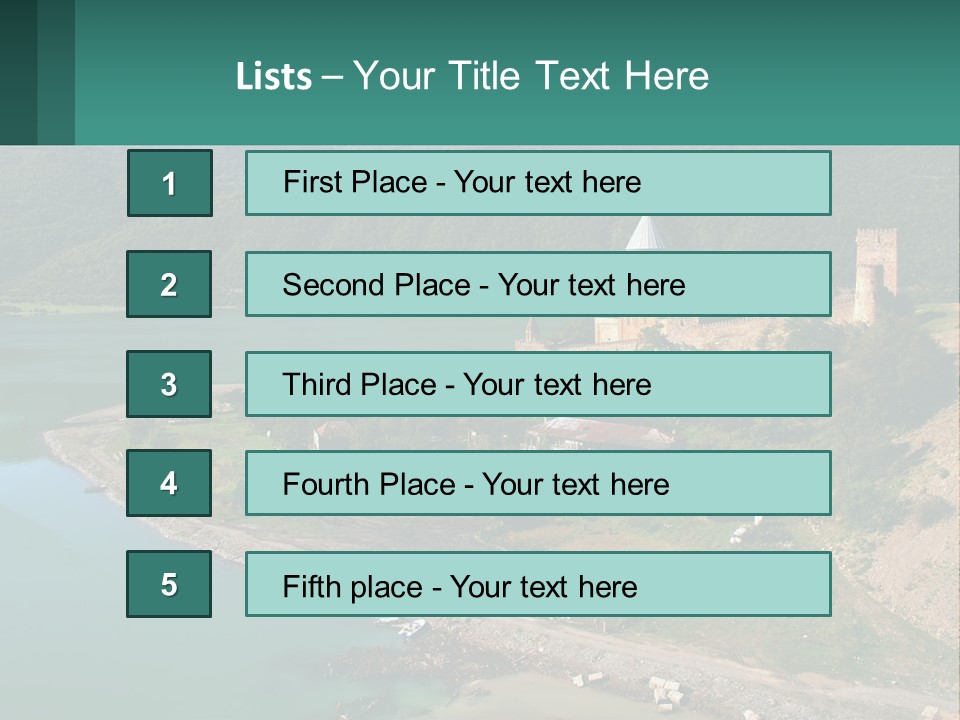This screenshot has height=720, width=960.
Task: Select the number 3 box
Action: [169, 384]
